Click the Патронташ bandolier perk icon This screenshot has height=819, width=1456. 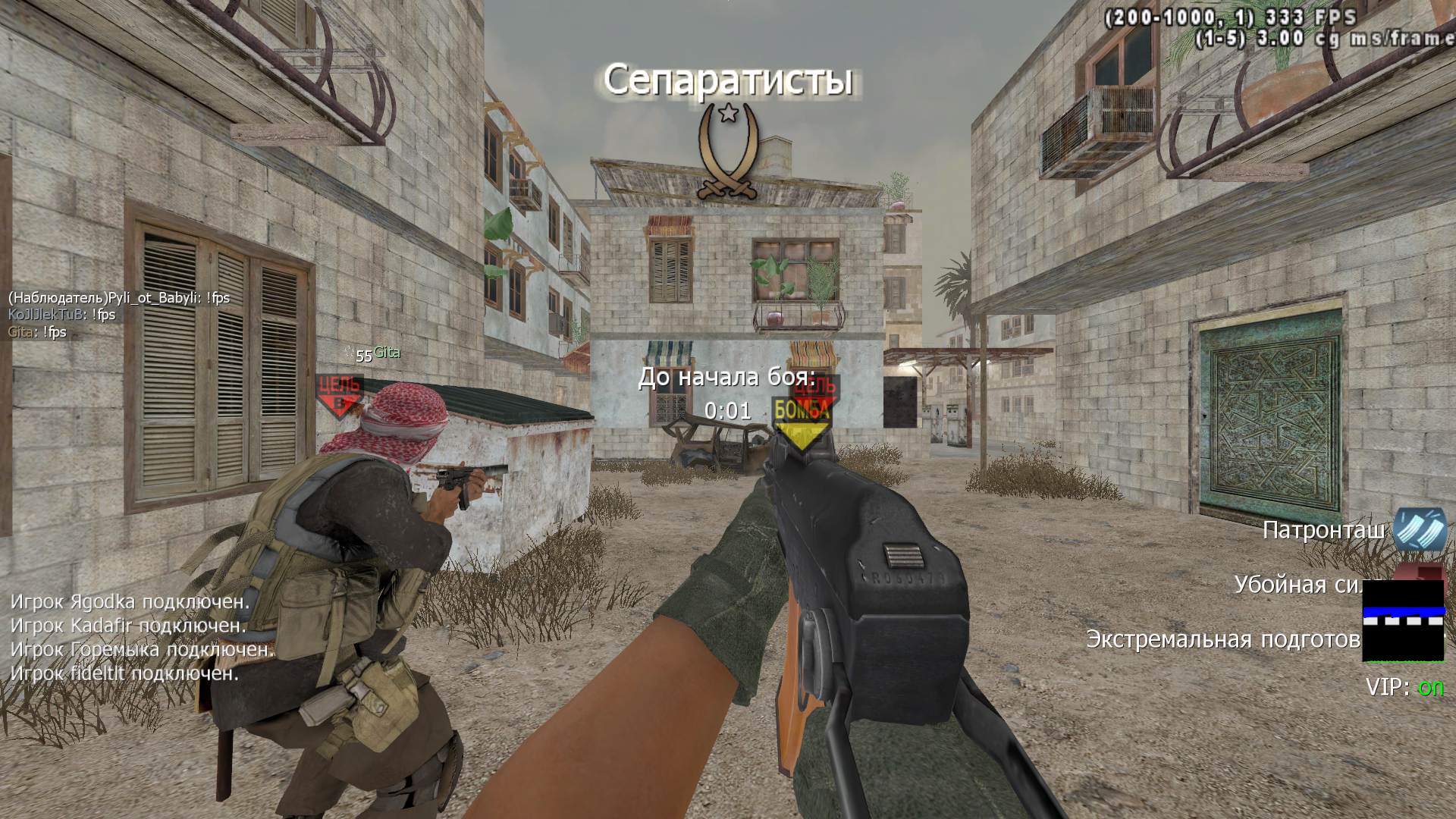point(1419,529)
